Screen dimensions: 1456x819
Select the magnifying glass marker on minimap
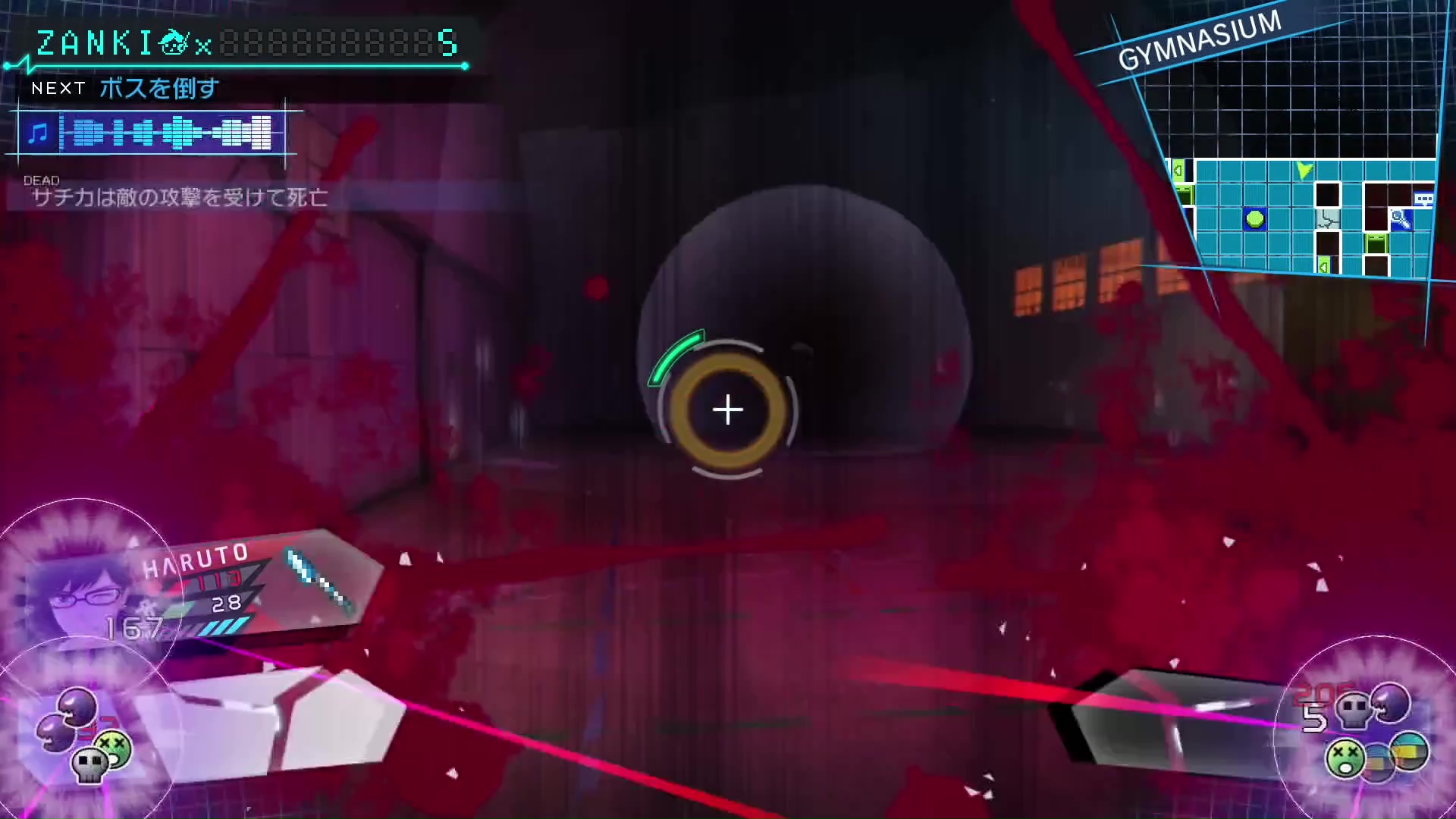[1400, 221]
